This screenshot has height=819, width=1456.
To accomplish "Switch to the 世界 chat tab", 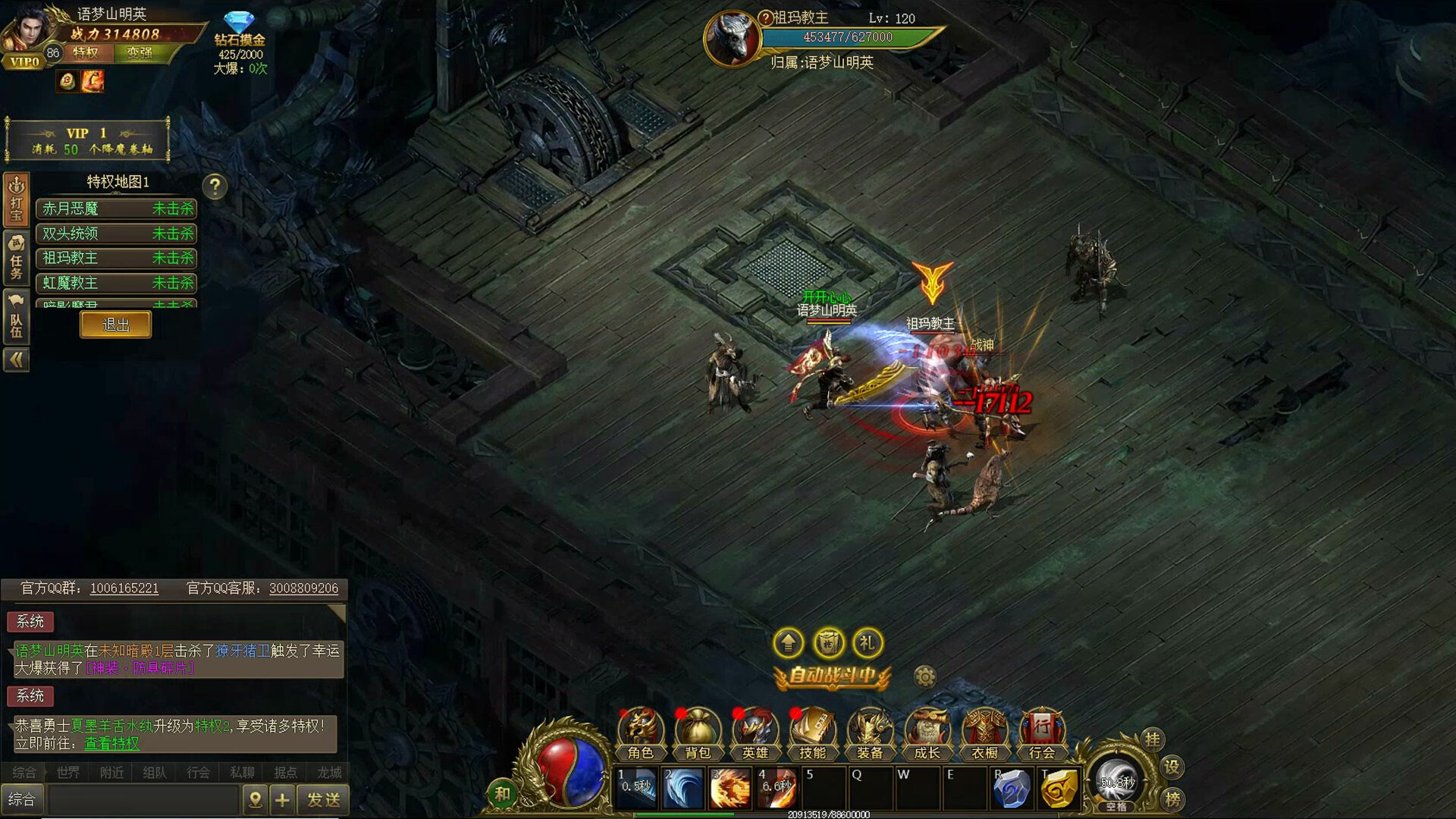I will pos(67,772).
